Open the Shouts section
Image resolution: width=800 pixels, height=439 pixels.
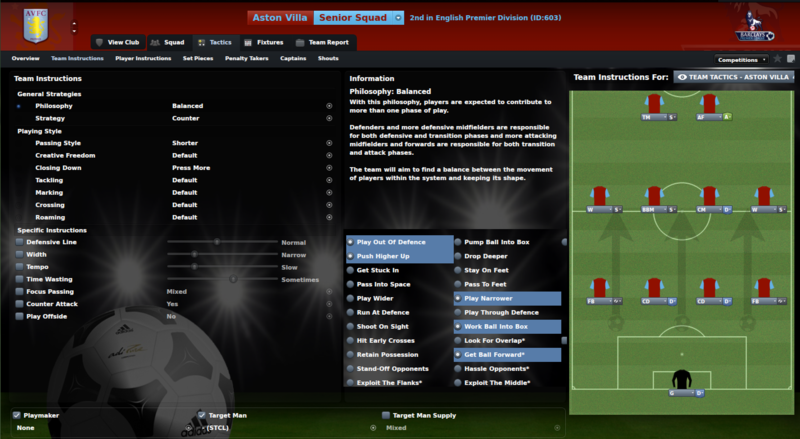coord(328,59)
